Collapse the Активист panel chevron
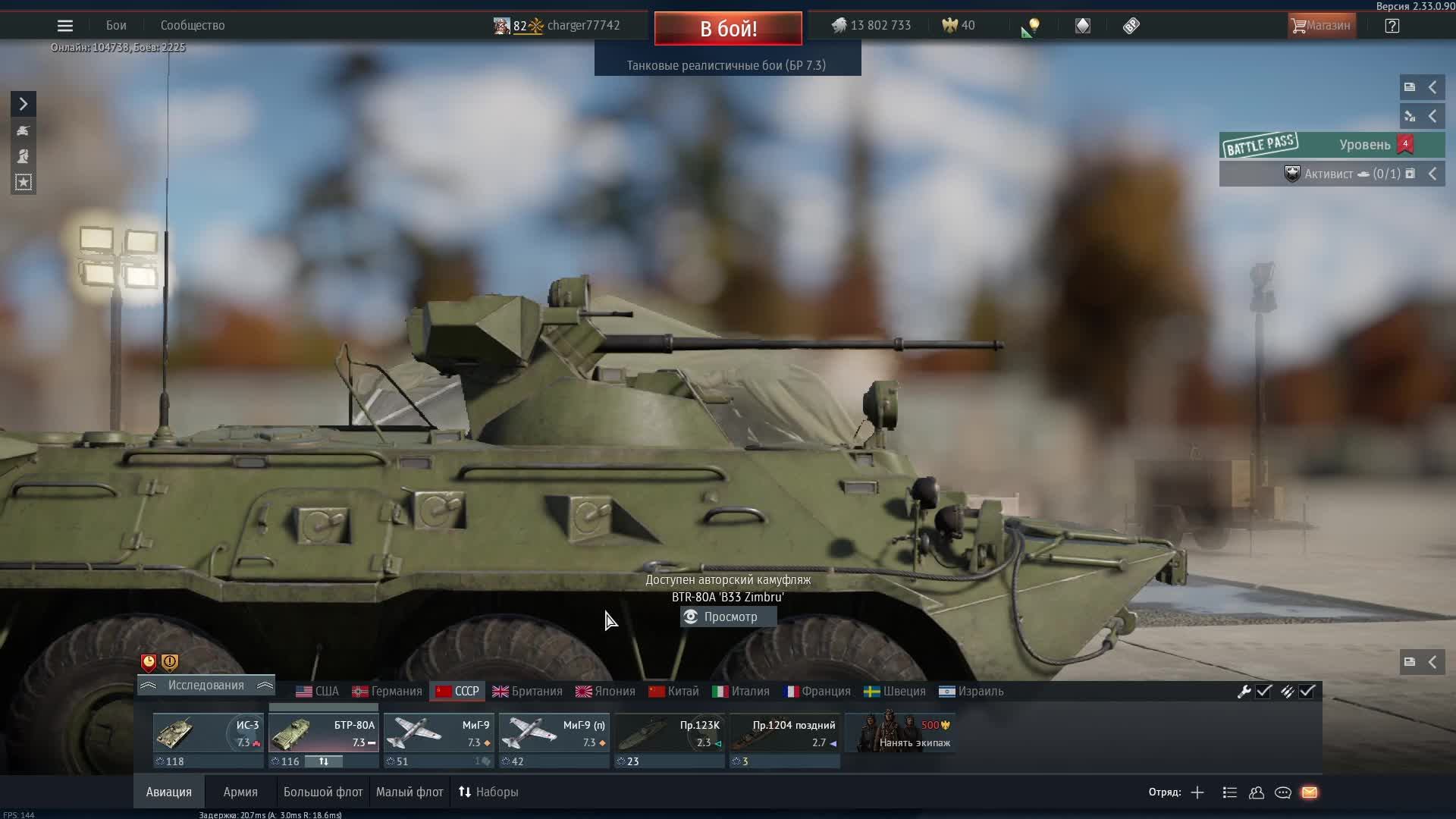 1434,174
